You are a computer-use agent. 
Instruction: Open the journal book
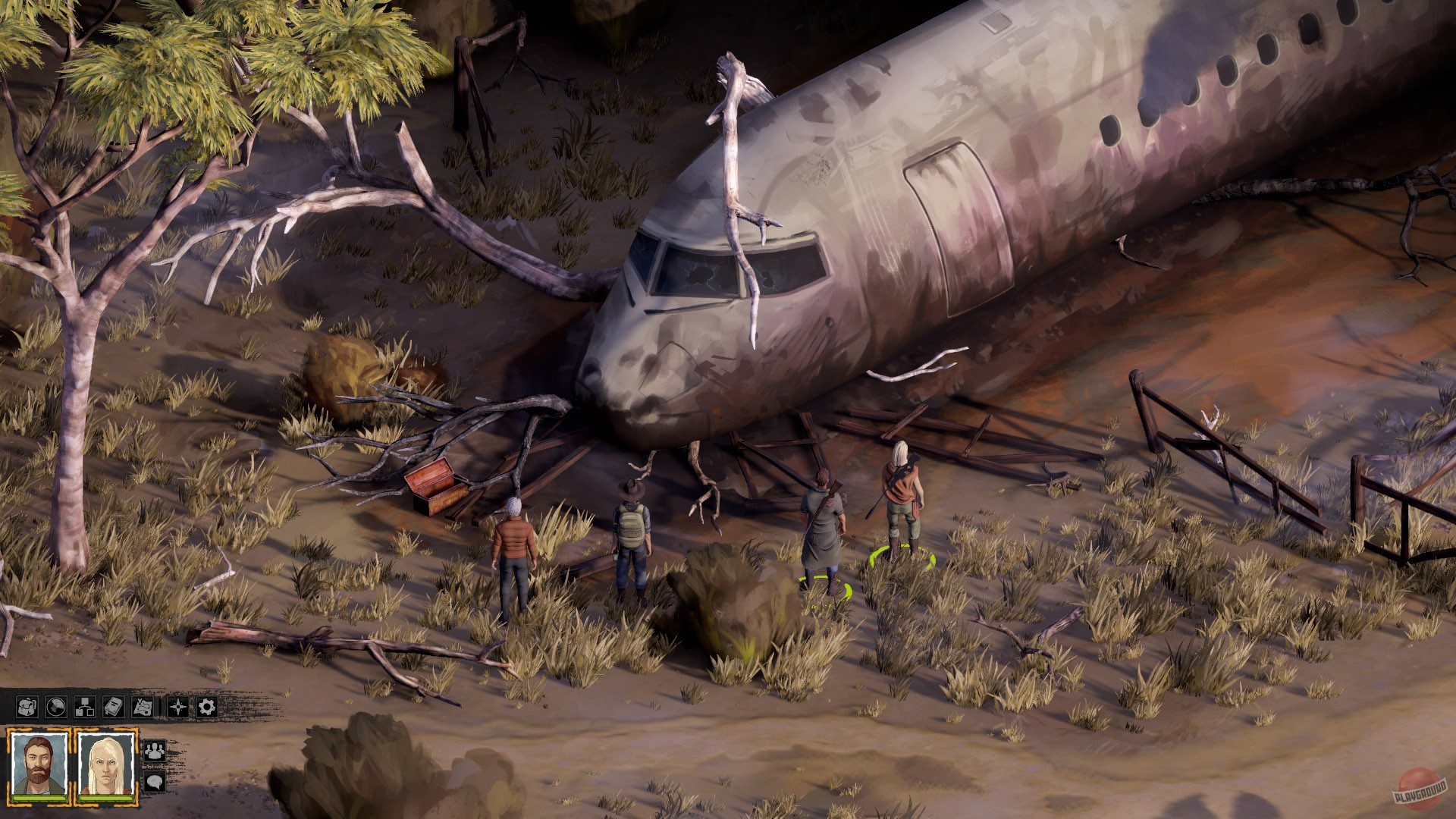(113, 708)
